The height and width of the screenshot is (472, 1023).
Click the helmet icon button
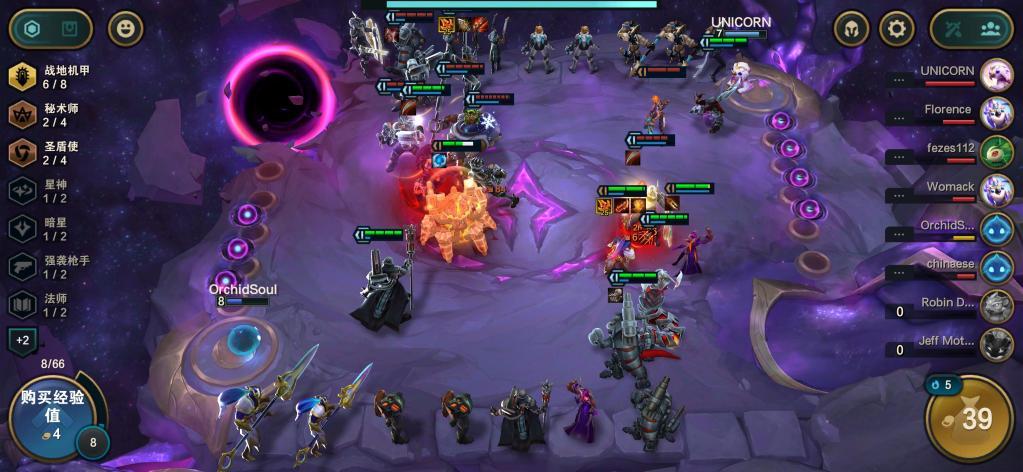tap(852, 29)
